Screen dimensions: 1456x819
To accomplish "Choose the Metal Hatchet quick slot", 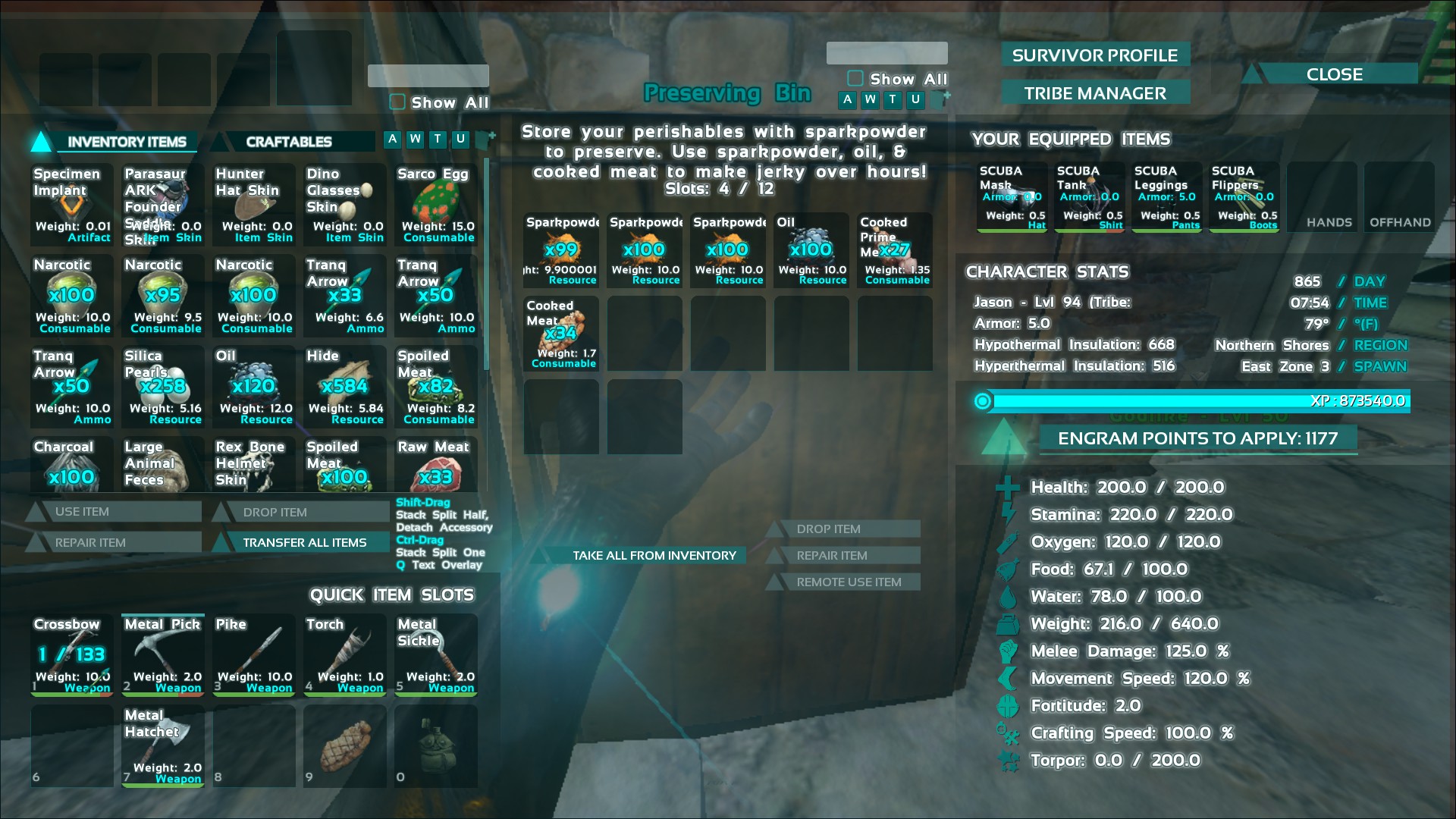I will (163, 745).
